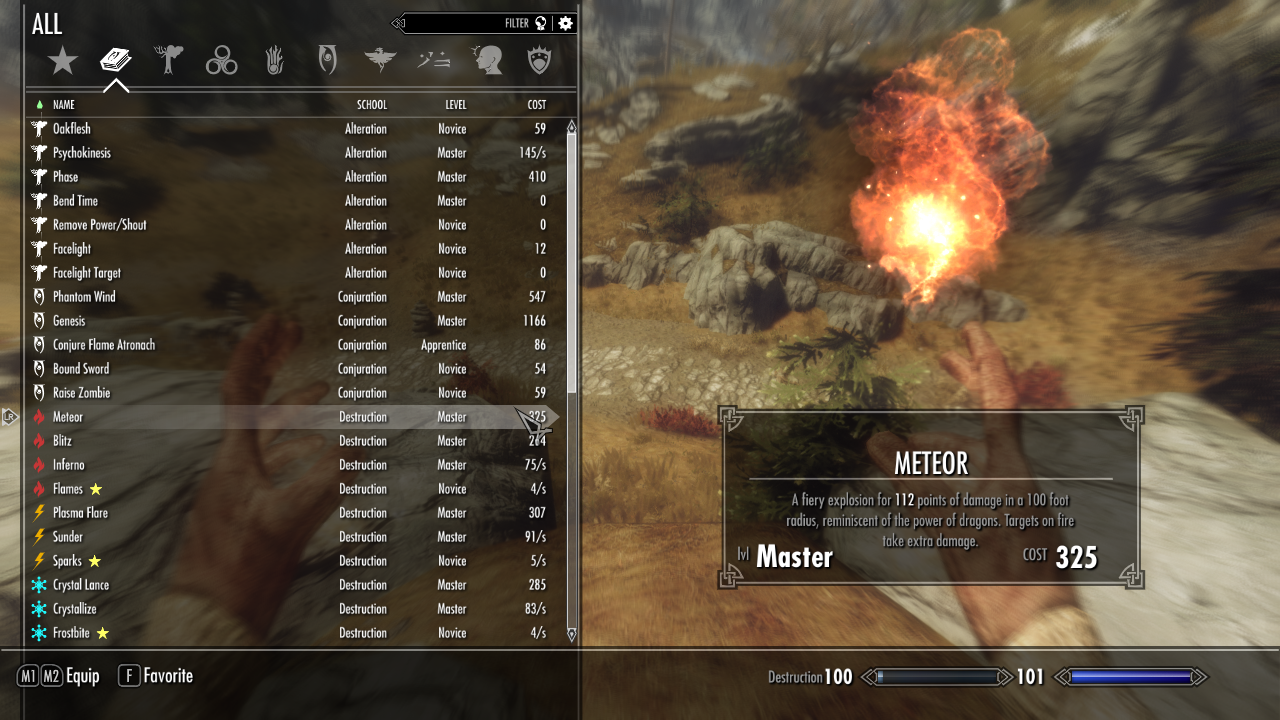Screen dimensions: 1280x720
Task: Switch to the flaming hand Destruction tab
Action: (x=274, y=62)
